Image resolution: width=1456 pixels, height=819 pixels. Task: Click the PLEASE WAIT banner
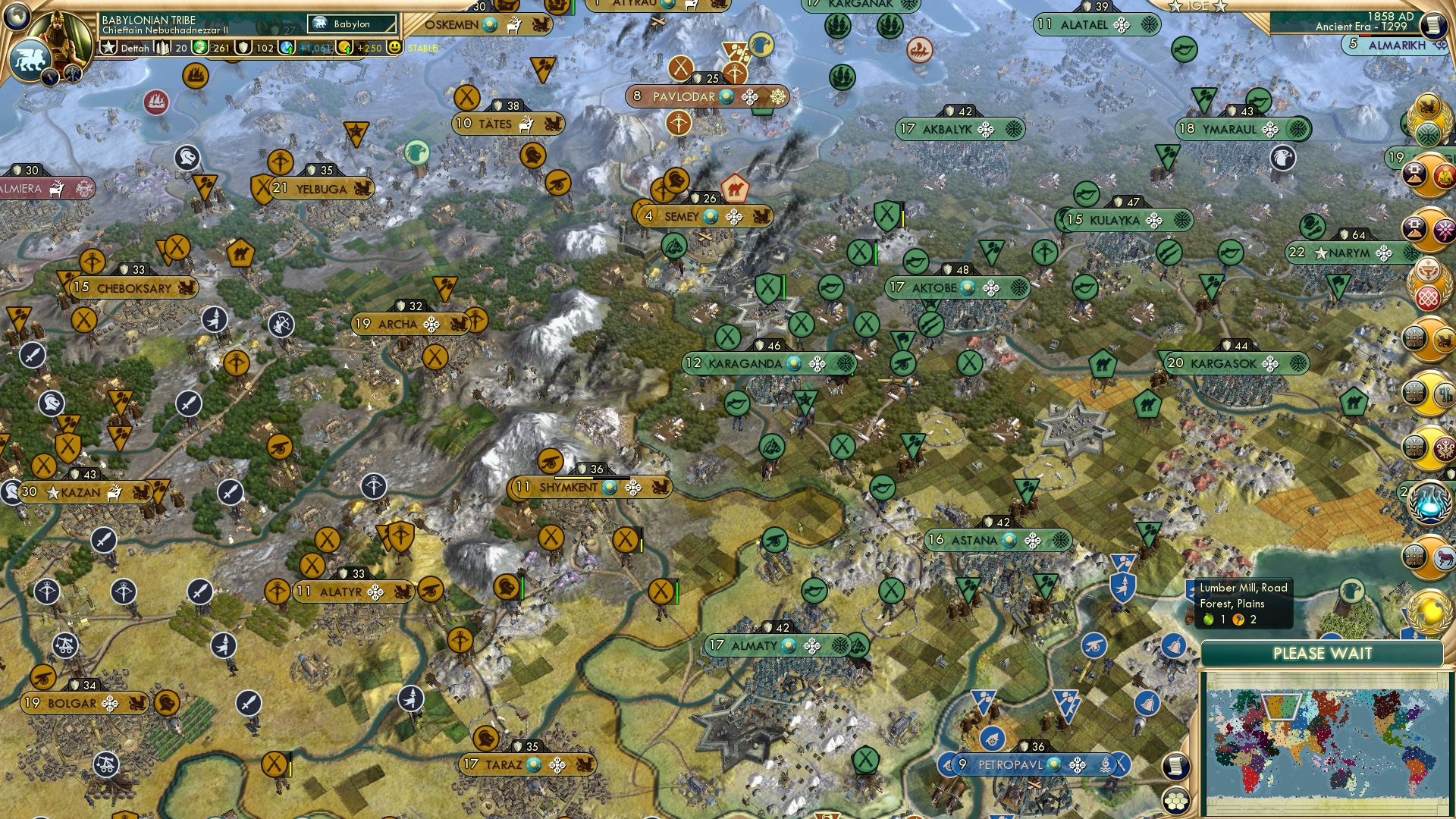(1323, 654)
